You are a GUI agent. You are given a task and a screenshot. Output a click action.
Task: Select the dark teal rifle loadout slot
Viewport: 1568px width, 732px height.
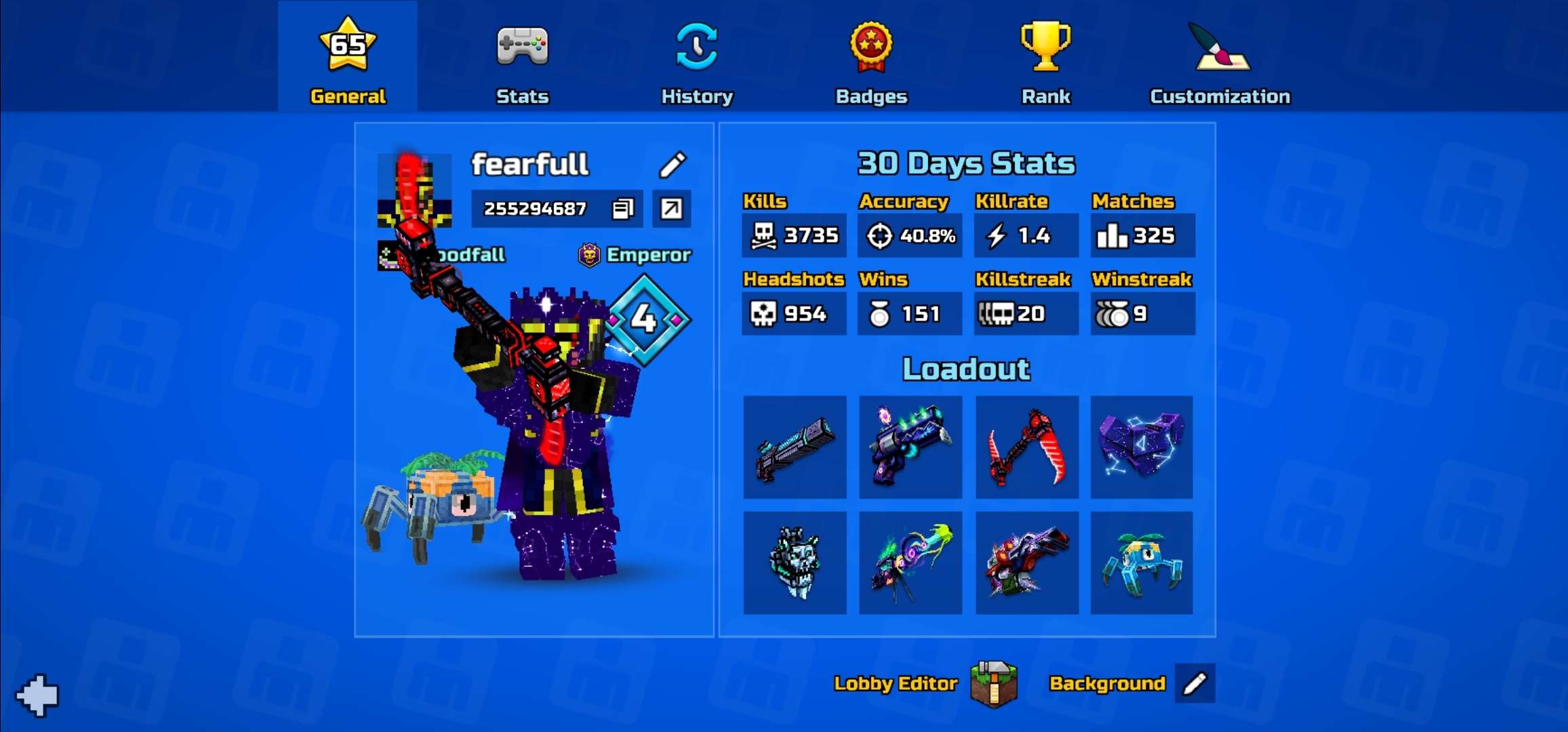point(795,447)
